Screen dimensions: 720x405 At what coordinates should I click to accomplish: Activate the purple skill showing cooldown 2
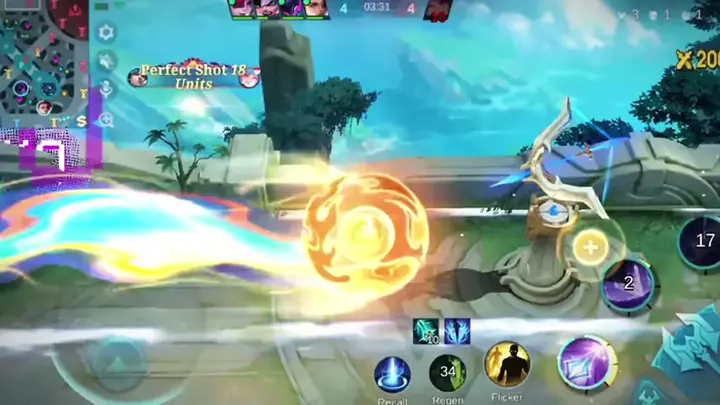pyautogui.click(x=628, y=283)
